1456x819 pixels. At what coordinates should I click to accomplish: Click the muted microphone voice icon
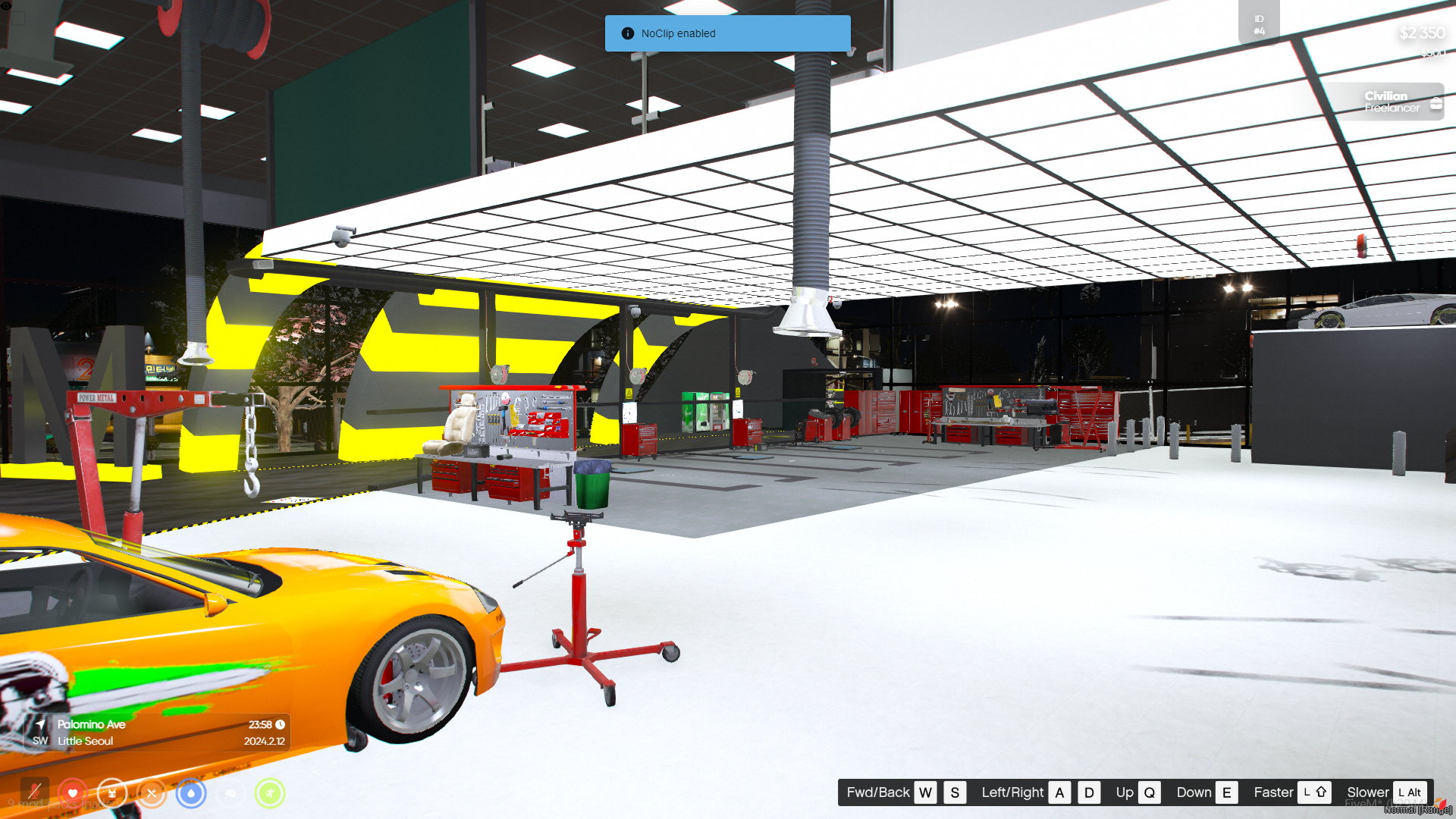pos(34,793)
